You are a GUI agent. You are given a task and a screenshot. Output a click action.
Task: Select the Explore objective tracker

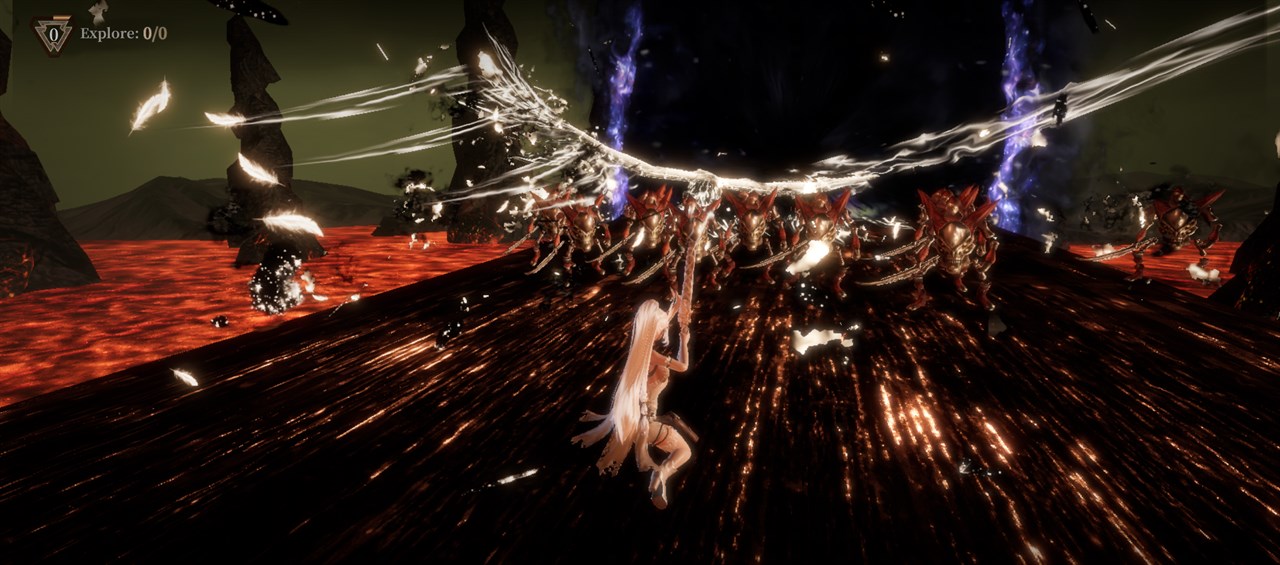click(123, 34)
